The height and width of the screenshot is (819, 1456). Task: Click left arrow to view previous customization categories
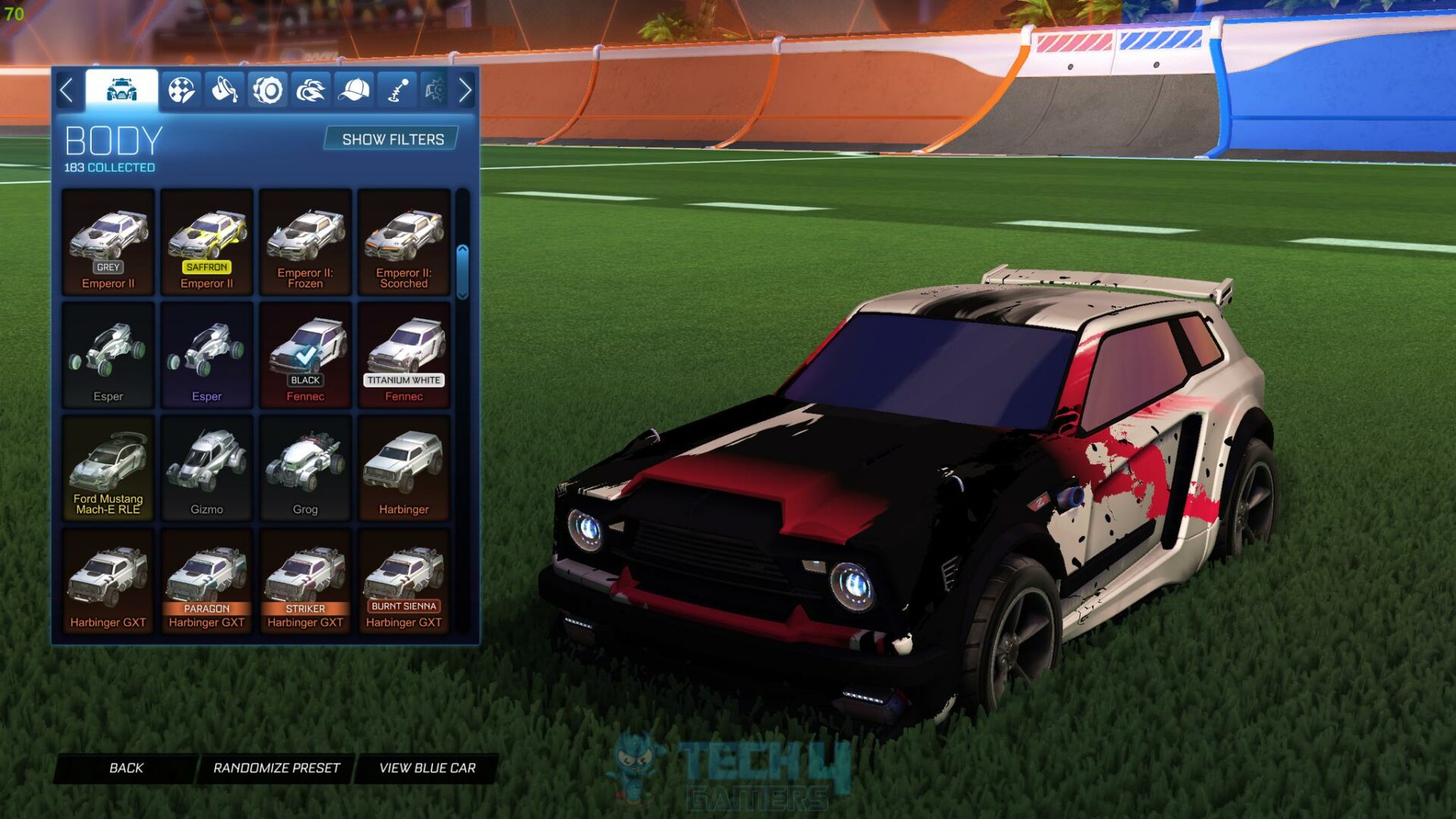pos(68,91)
